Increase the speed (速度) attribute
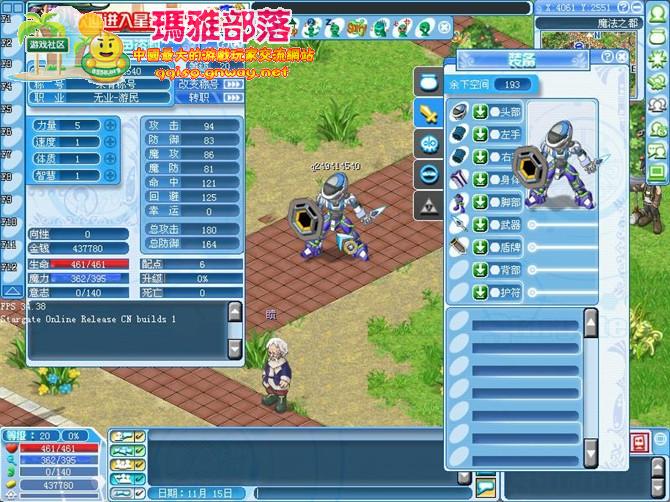Screen dimensions: 670x502 pos(109,142)
